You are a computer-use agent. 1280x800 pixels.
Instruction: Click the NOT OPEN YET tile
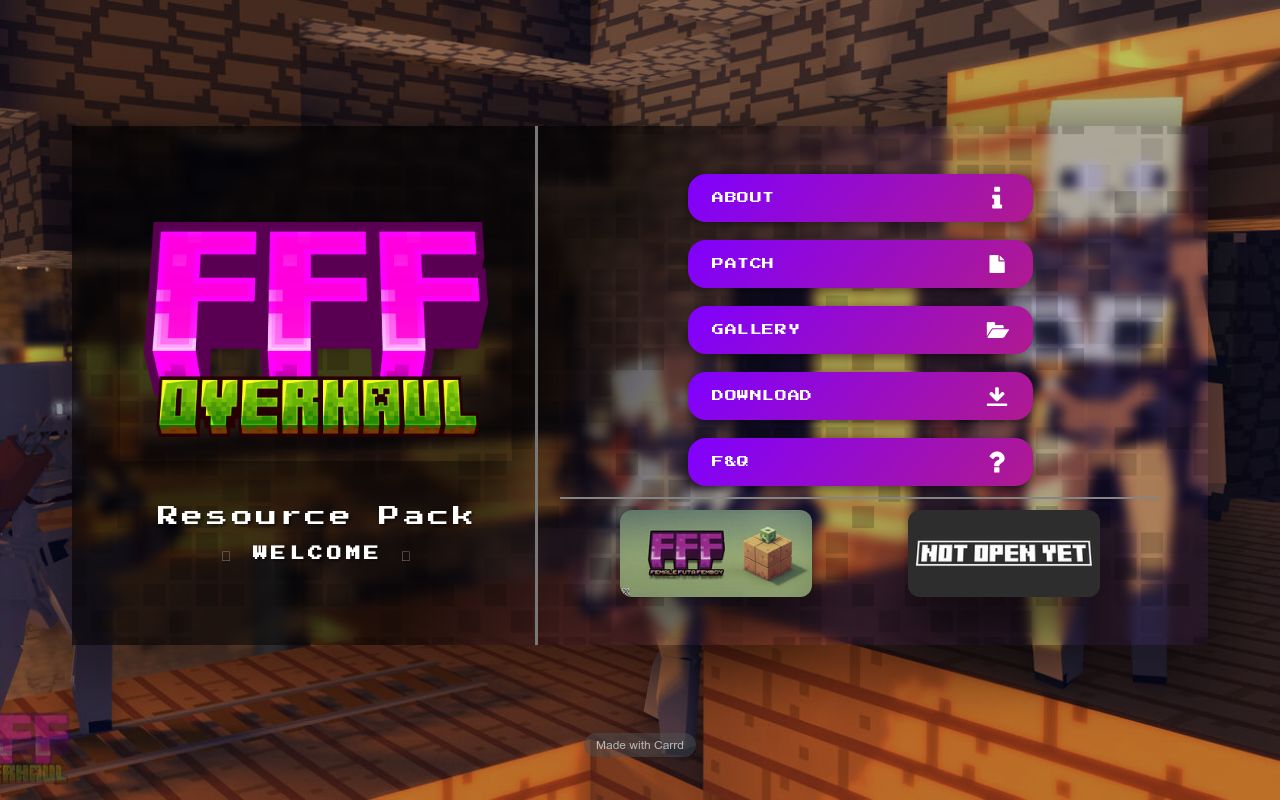point(1004,553)
